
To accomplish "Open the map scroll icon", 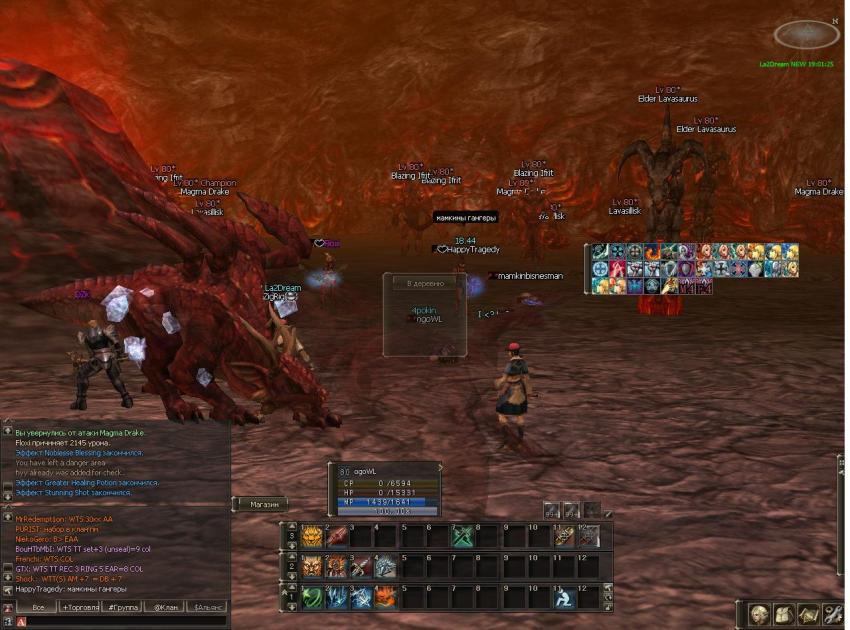I will pyautogui.click(x=807, y=614).
